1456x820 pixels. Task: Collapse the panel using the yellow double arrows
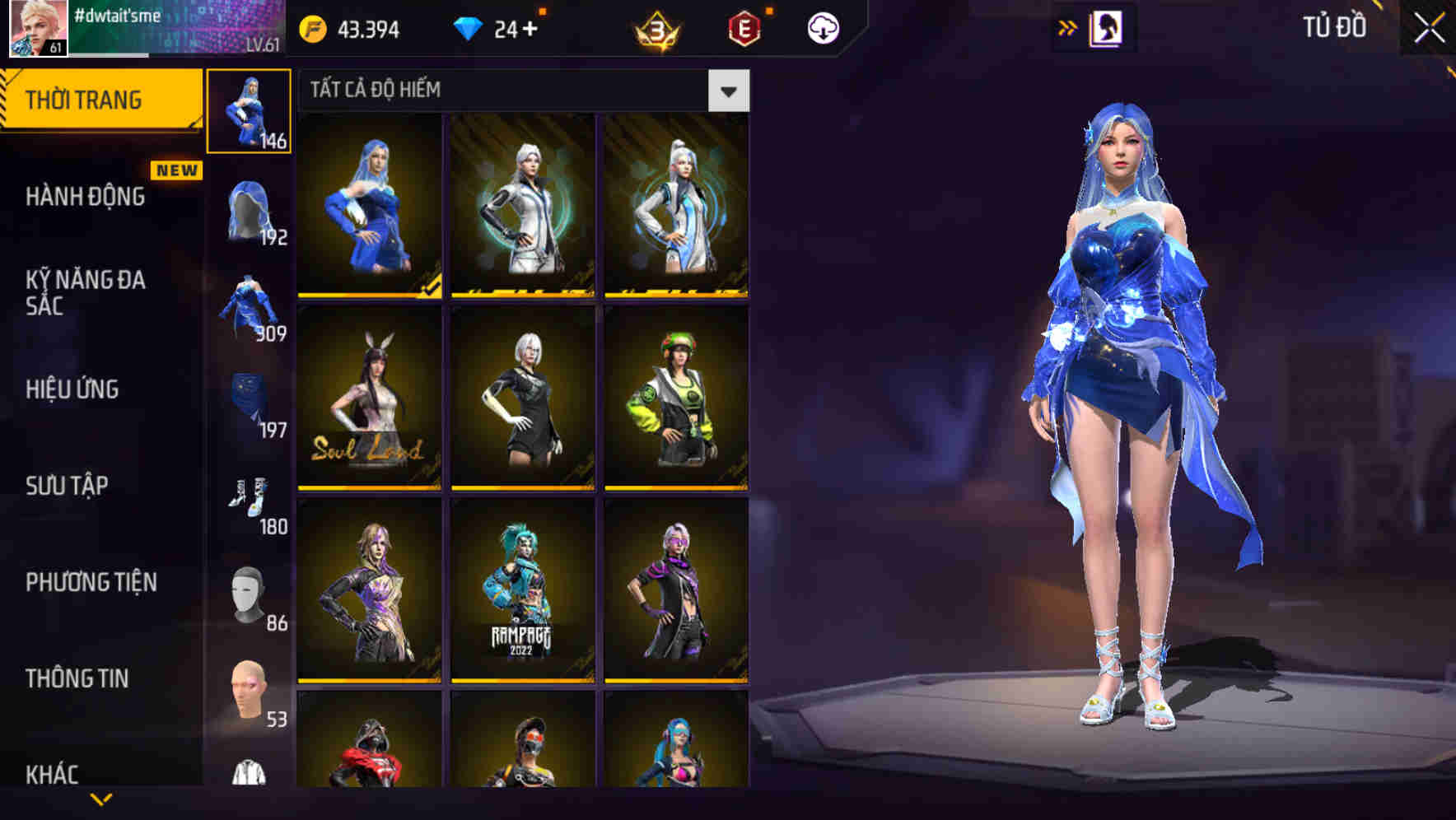[1068, 26]
